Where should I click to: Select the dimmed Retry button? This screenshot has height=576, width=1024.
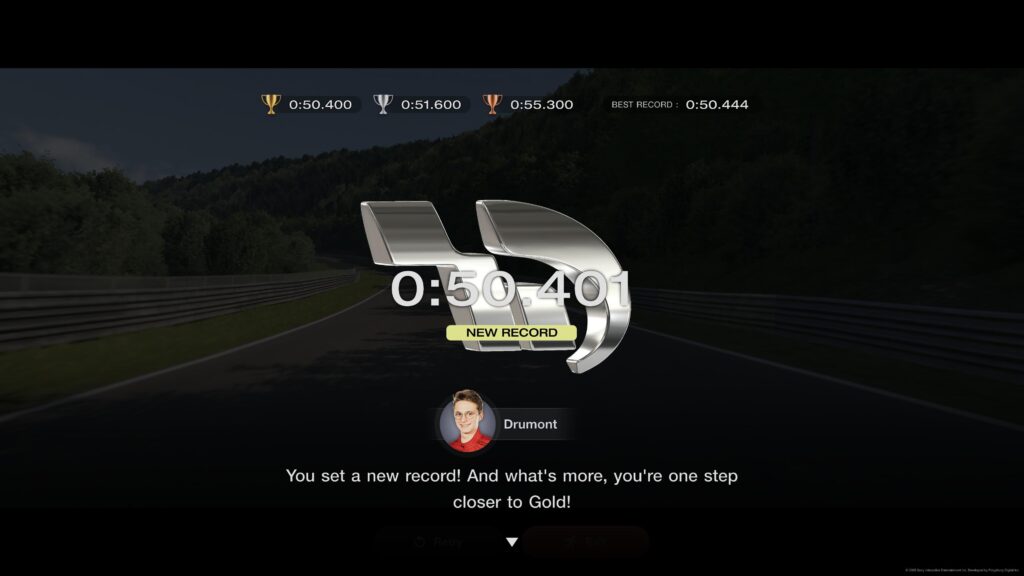(439, 542)
